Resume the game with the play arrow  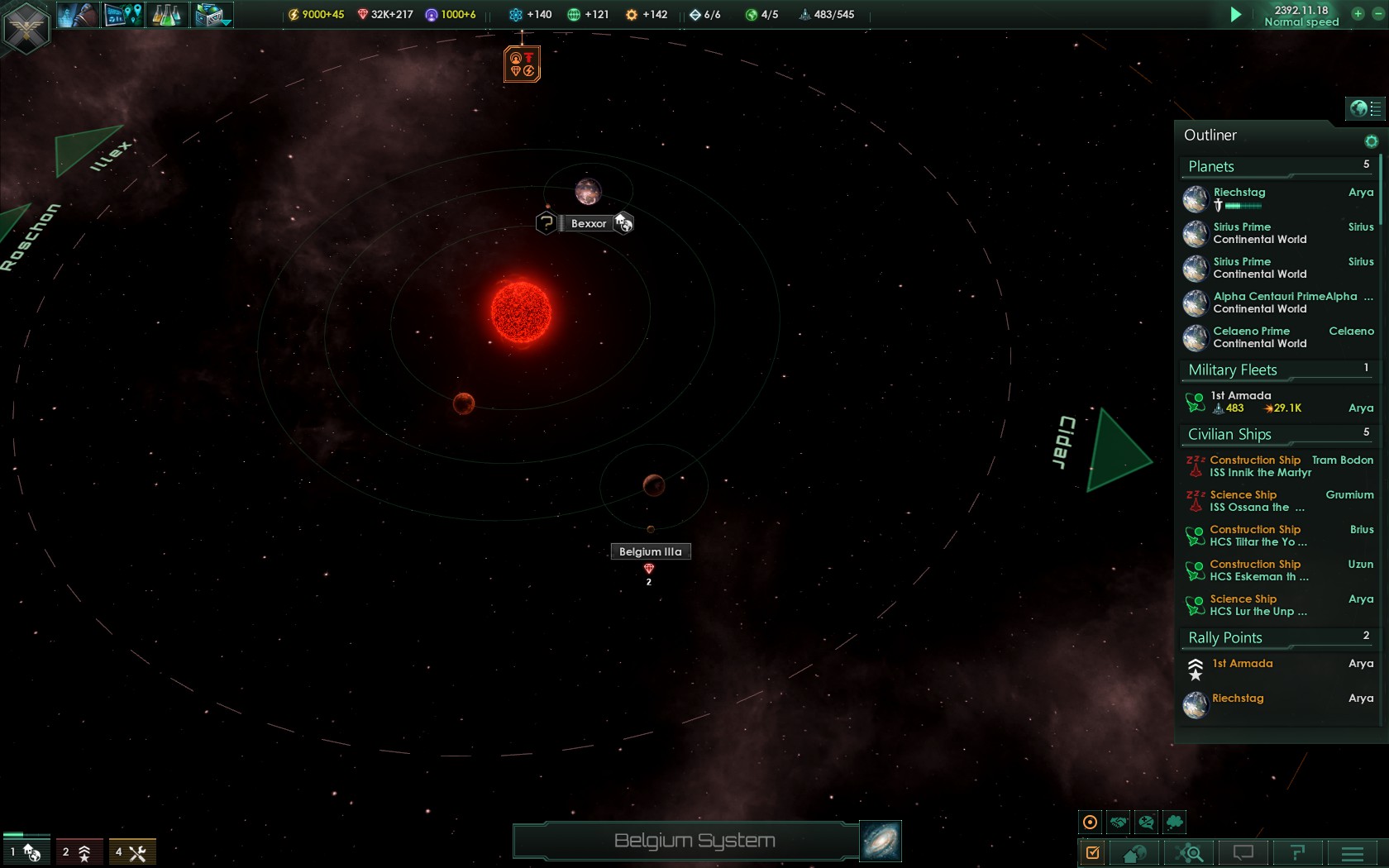click(1235, 14)
